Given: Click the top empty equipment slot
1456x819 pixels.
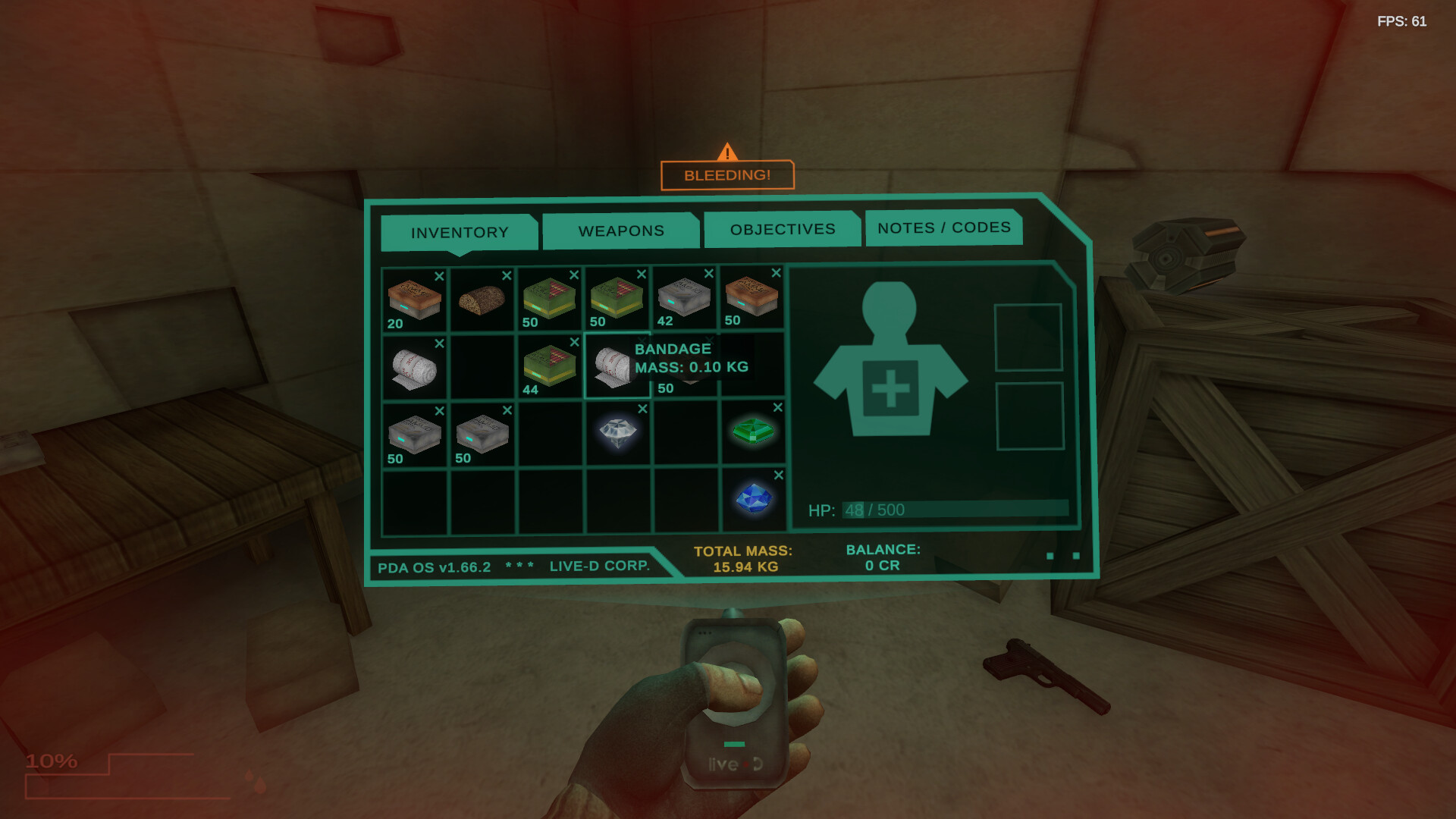Looking at the screenshot, I should coord(1029,337).
